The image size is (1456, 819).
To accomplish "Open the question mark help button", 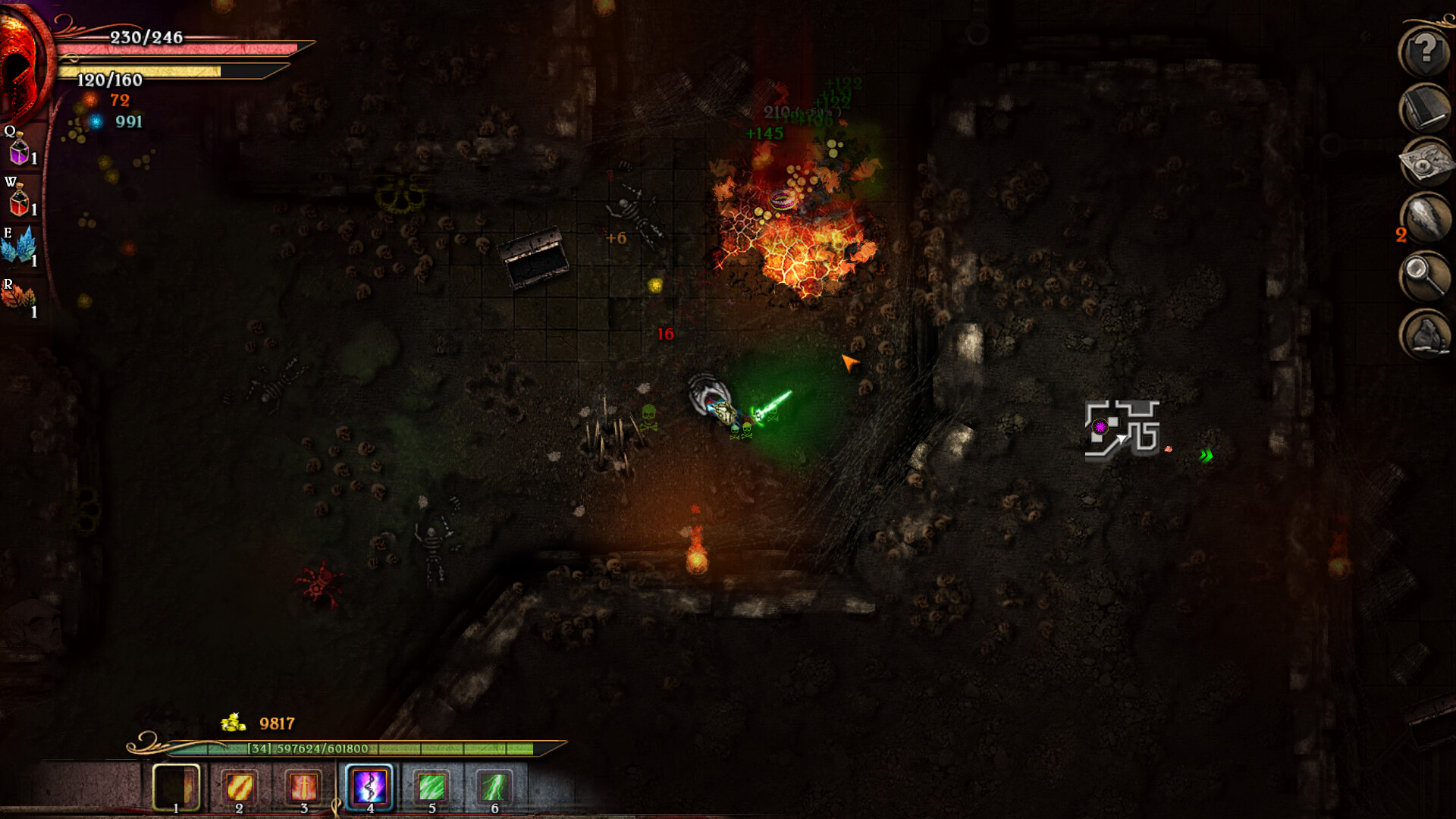I will click(x=1424, y=52).
